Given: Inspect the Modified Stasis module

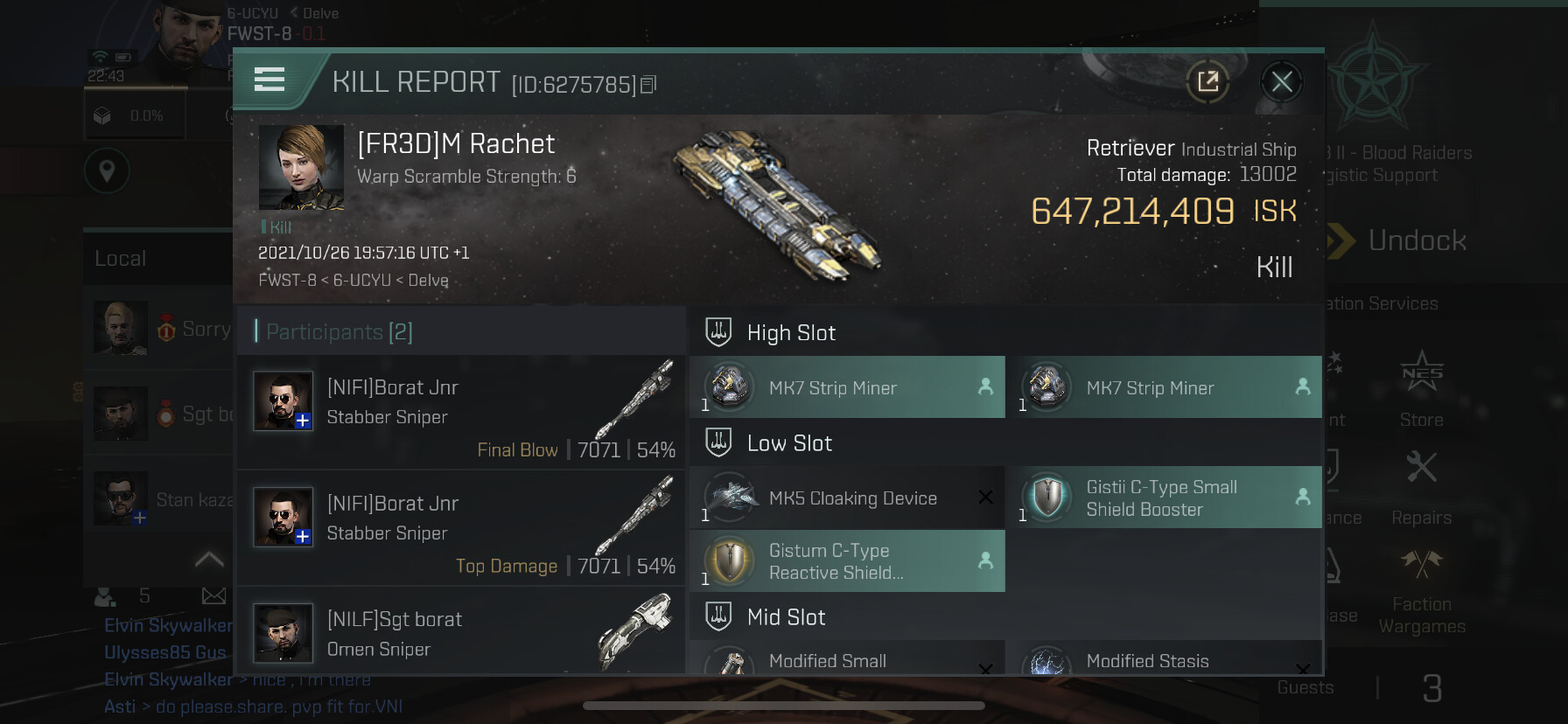Looking at the screenshot, I should (x=1164, y=661).
